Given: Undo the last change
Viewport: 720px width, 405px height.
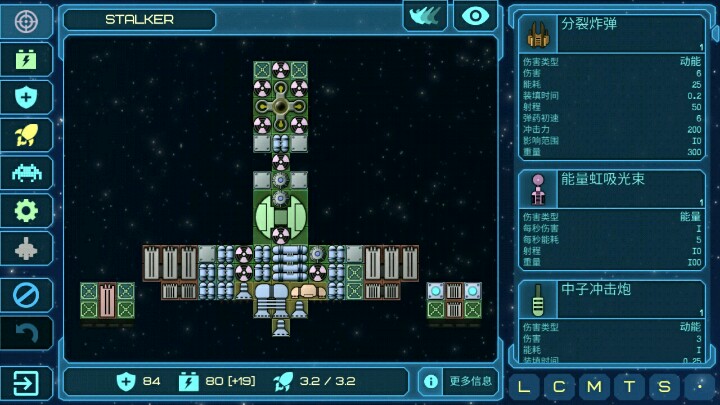Looking at the screenshot, I should click(x=26, y=333).
